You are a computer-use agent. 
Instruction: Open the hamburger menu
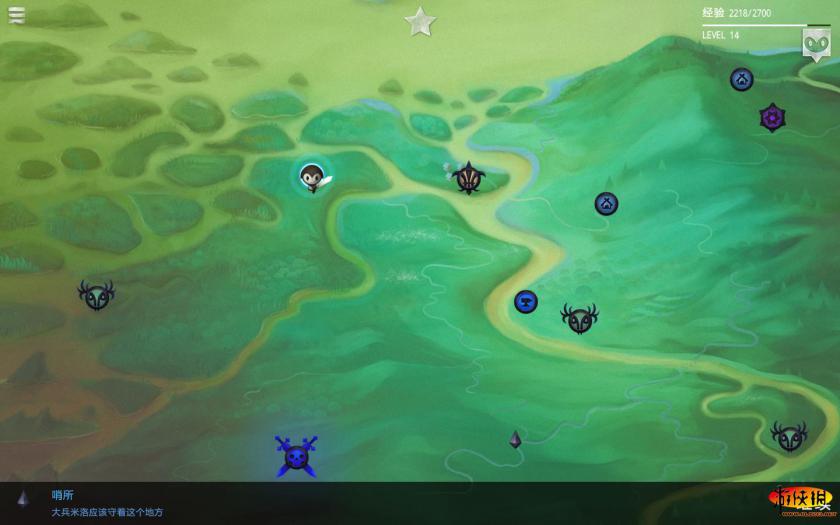[17, 15]
